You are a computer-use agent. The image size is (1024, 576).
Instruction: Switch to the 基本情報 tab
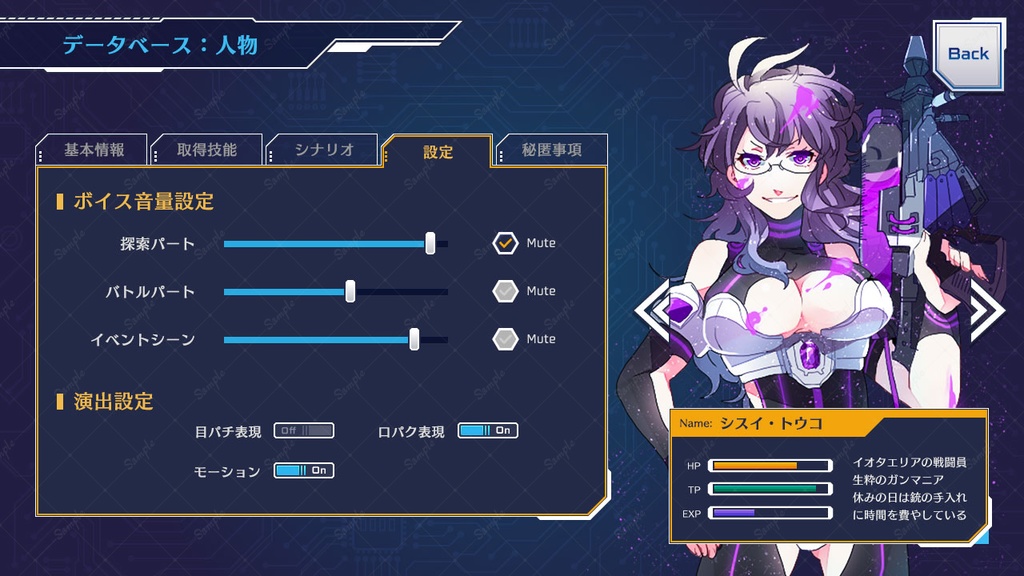[94, 150]
